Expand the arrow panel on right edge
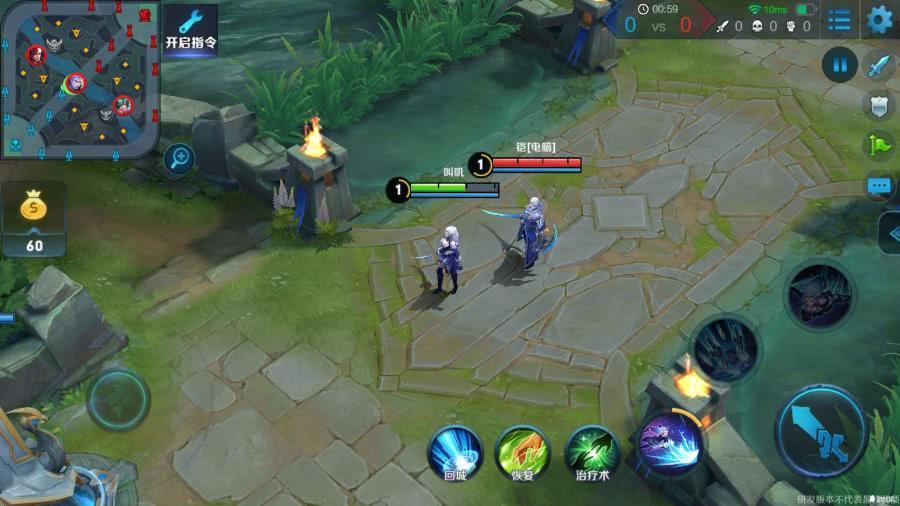This screenshot has width=900, height=506. pyautogui.click(x=889, y=233)
